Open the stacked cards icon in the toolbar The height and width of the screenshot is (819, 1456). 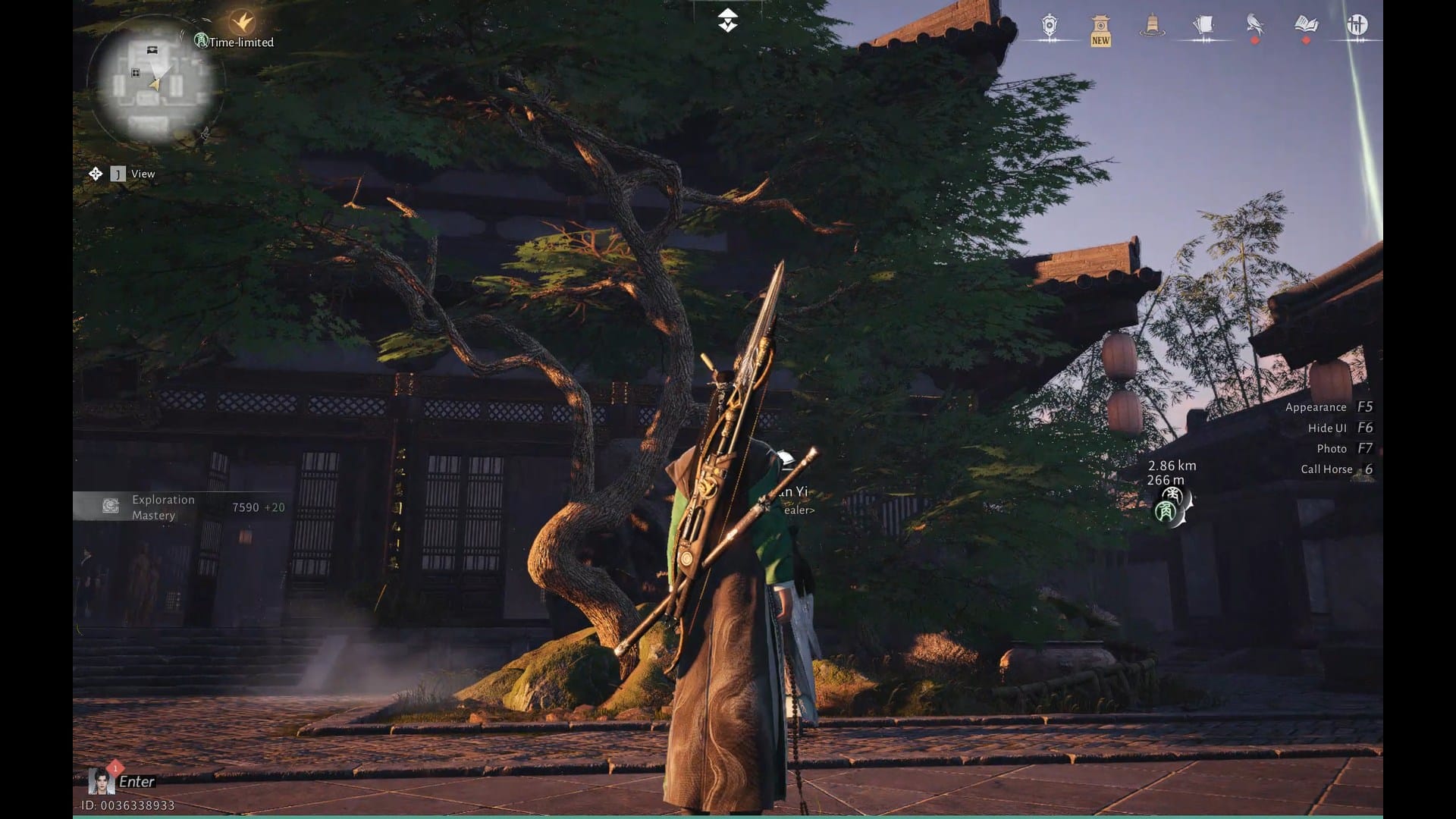[1205, 25]
